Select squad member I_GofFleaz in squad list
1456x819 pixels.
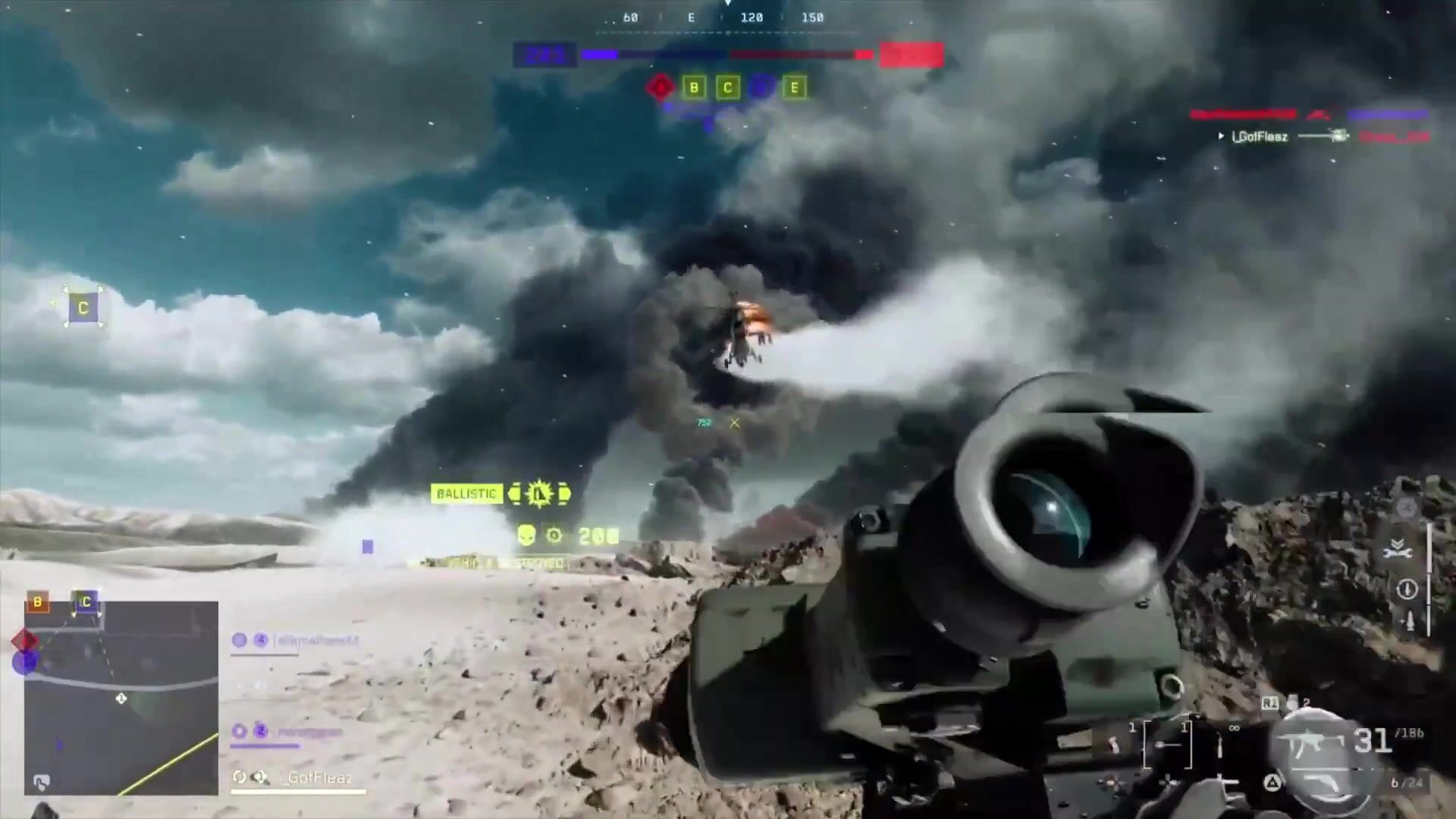pyautogui.click(x=315, y=777)
